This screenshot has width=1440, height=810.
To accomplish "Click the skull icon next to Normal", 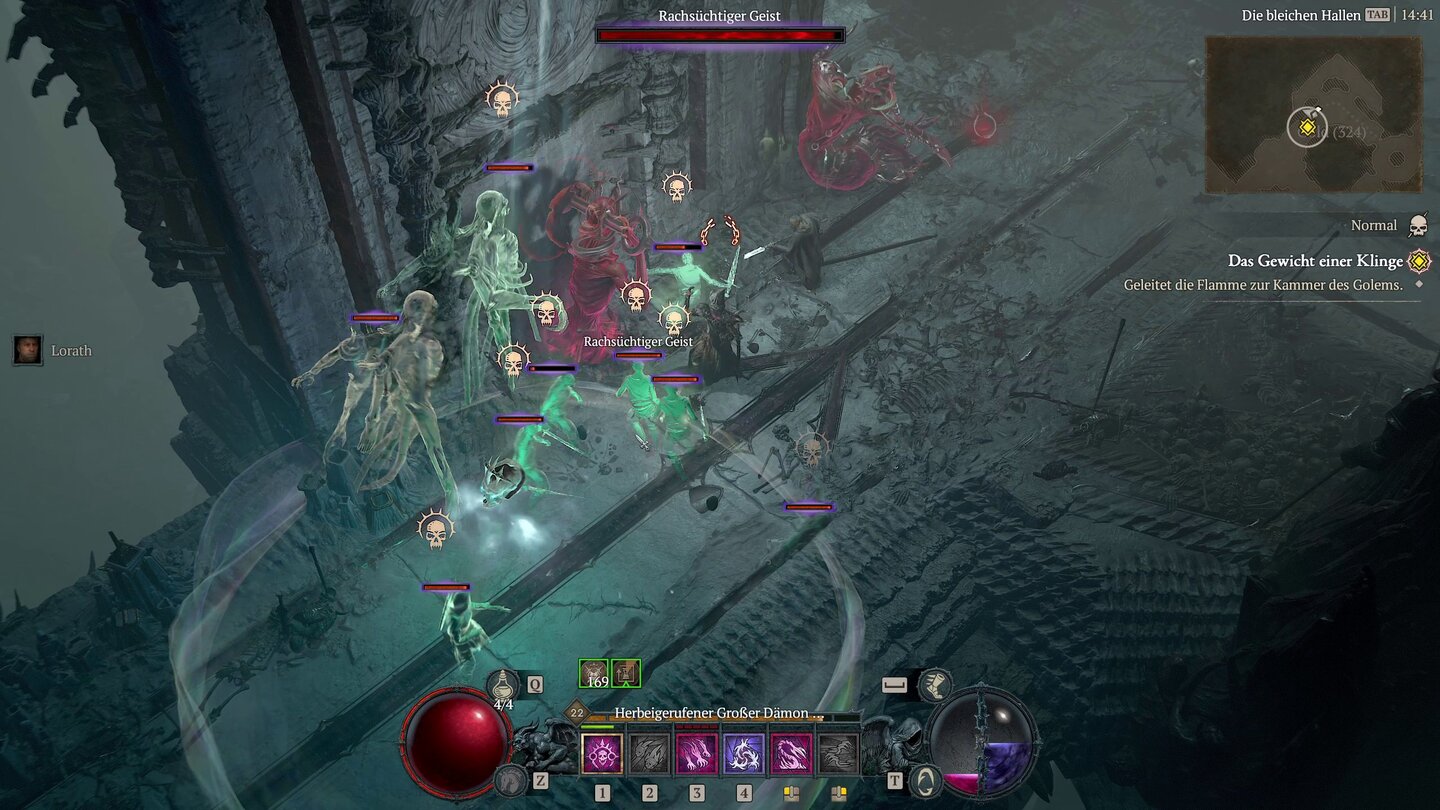I will 1417,225.
